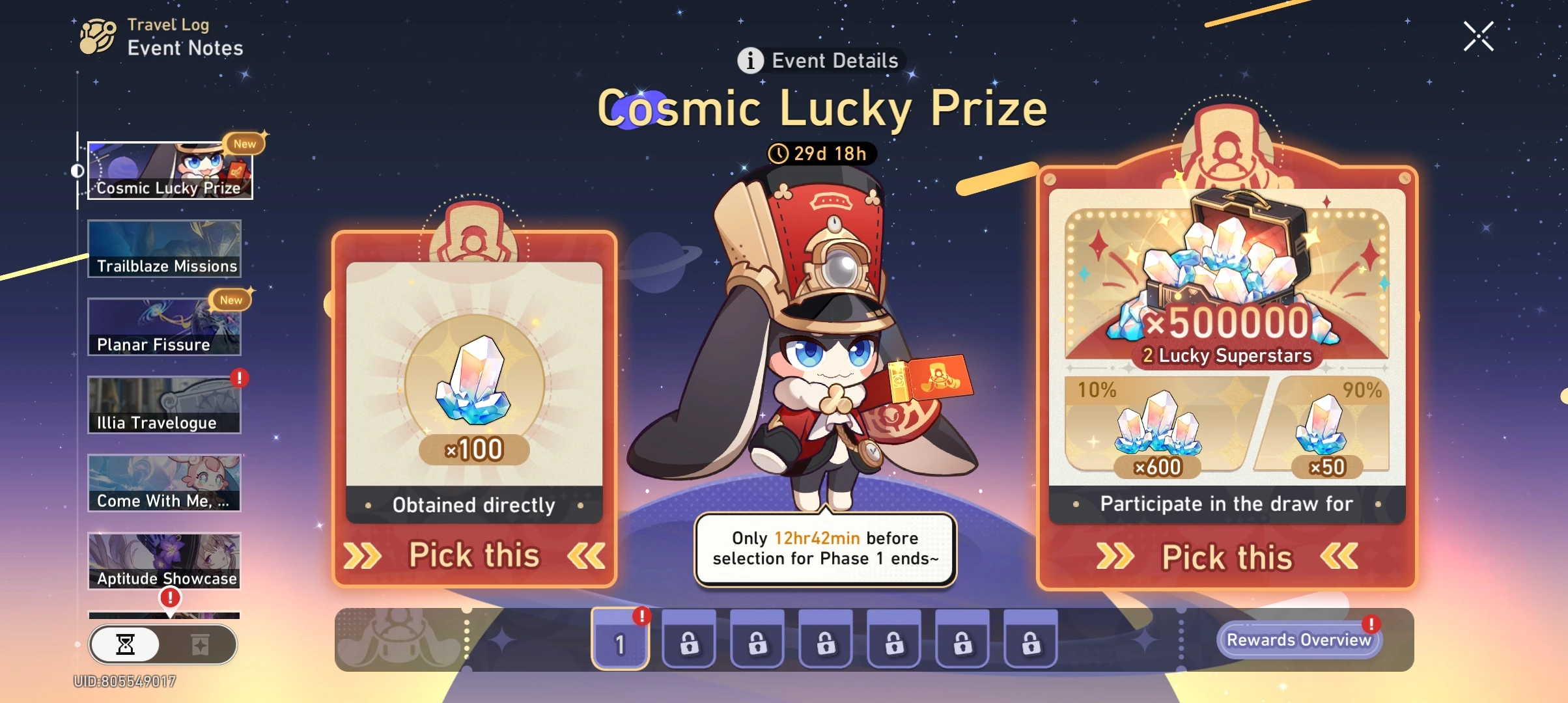Click Pick this for the Lucky Superstars draw
1568x703 pixels.
pos(1227,557)
